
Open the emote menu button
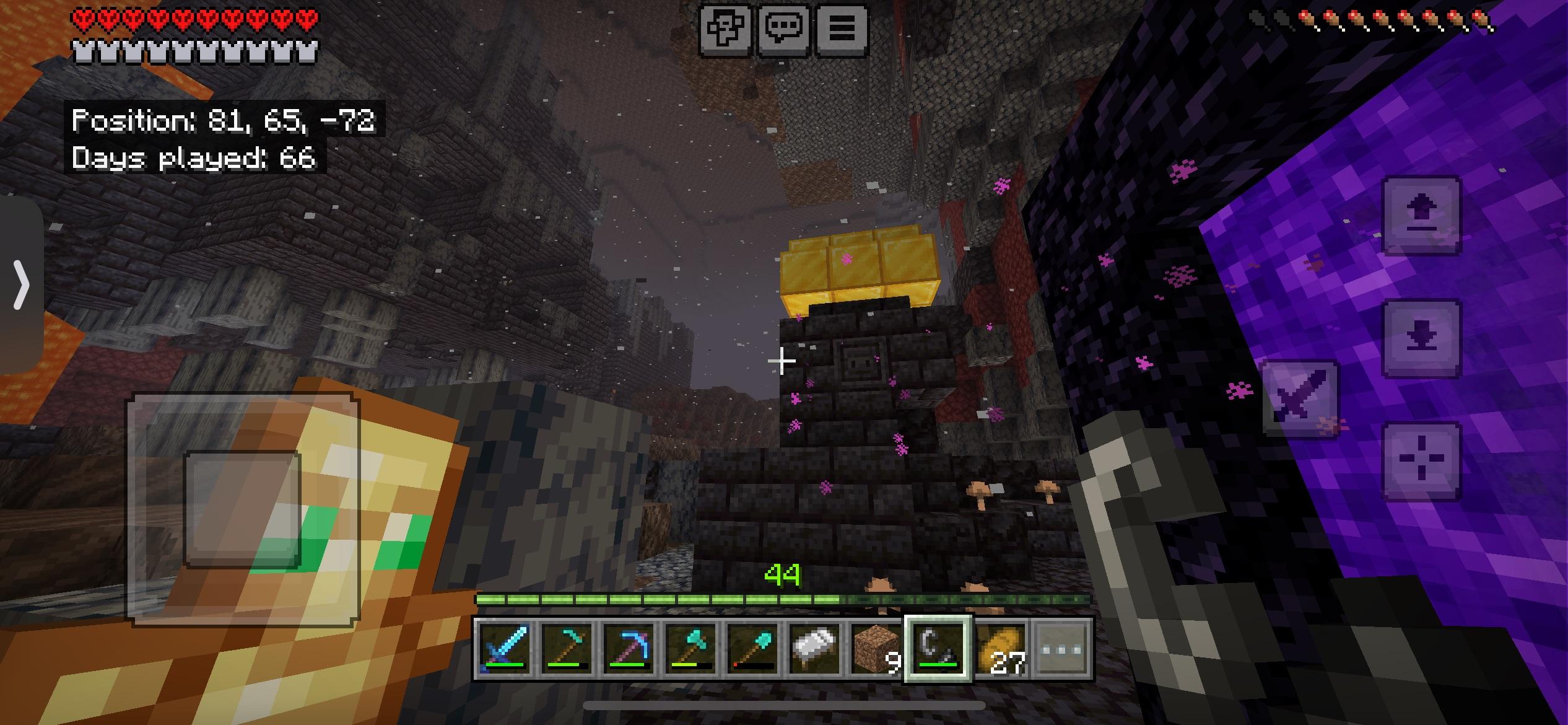(x=725, y=29)
